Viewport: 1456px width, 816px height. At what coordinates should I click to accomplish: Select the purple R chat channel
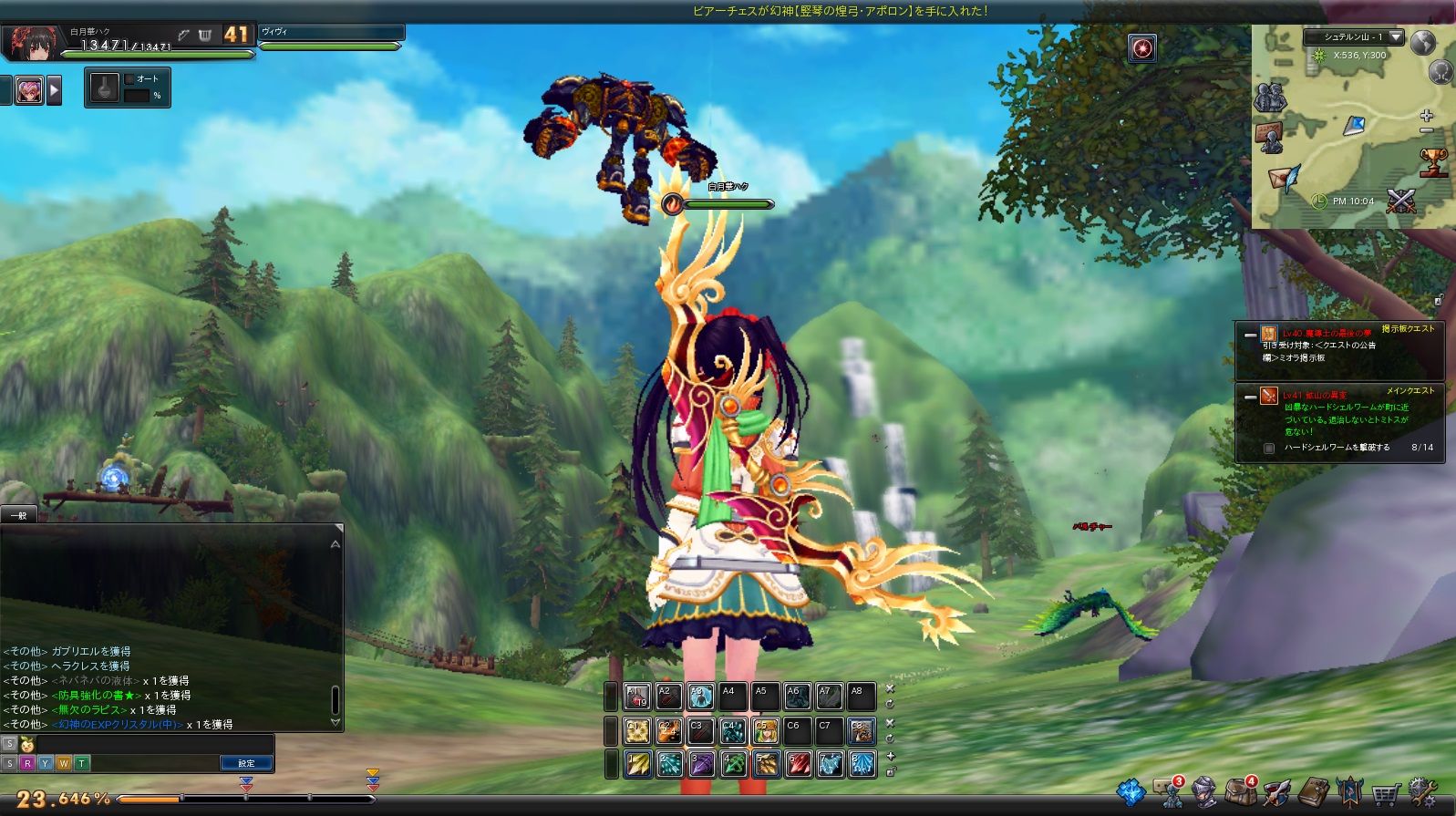27,763
